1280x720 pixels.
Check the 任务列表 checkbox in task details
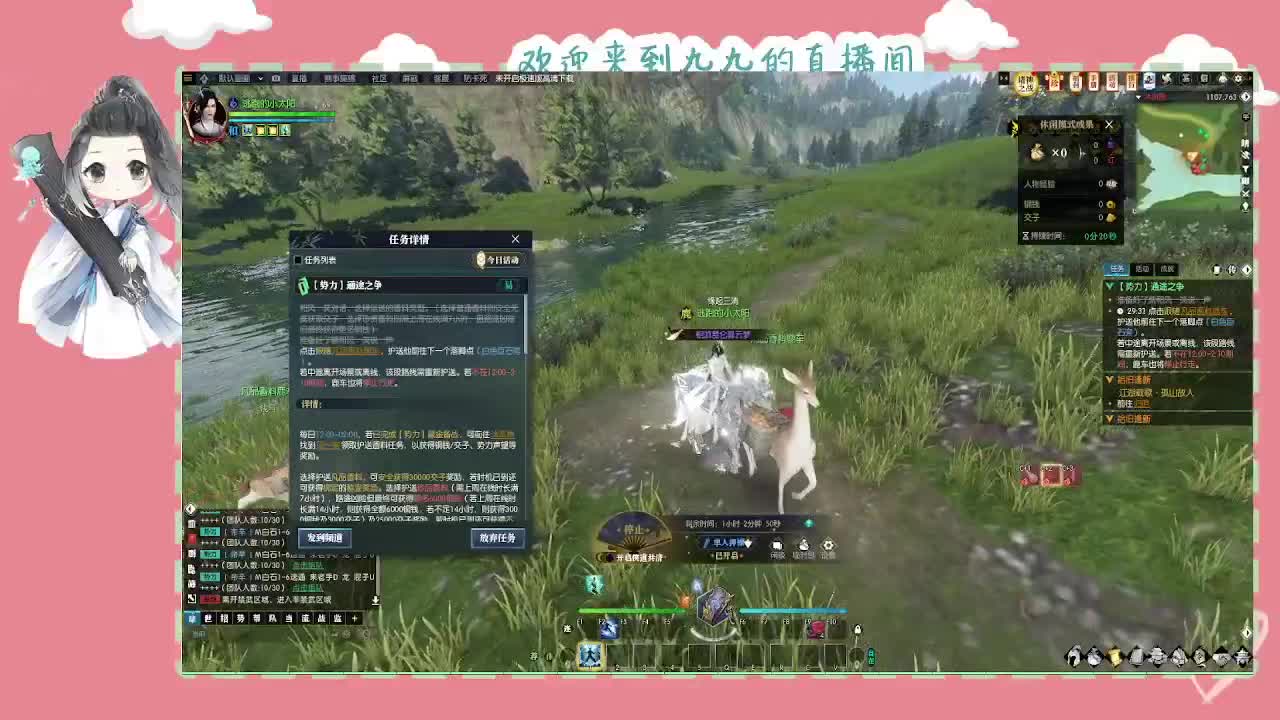[298, 260]
